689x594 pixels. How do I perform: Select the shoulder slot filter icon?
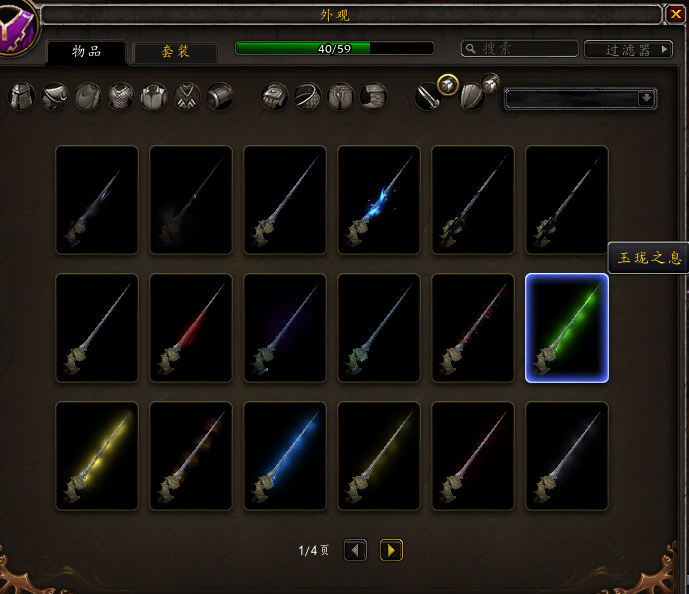(55, 97)
